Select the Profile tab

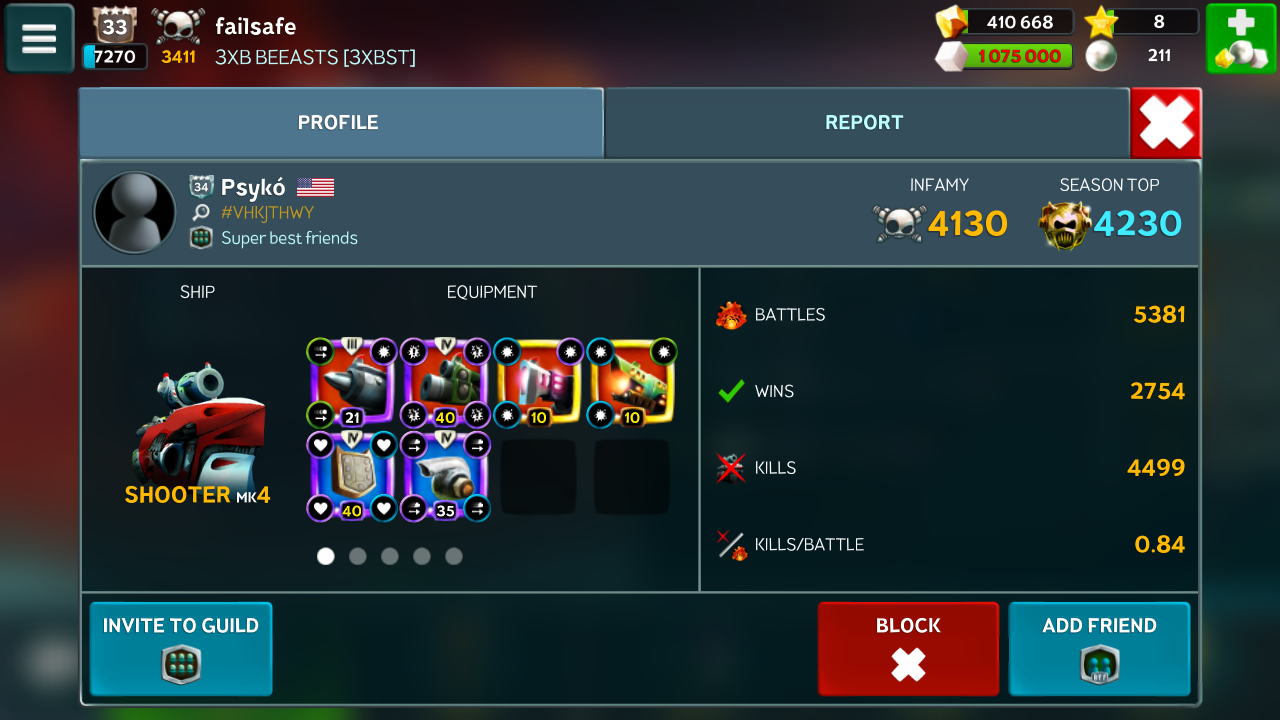tap(338, 123)
